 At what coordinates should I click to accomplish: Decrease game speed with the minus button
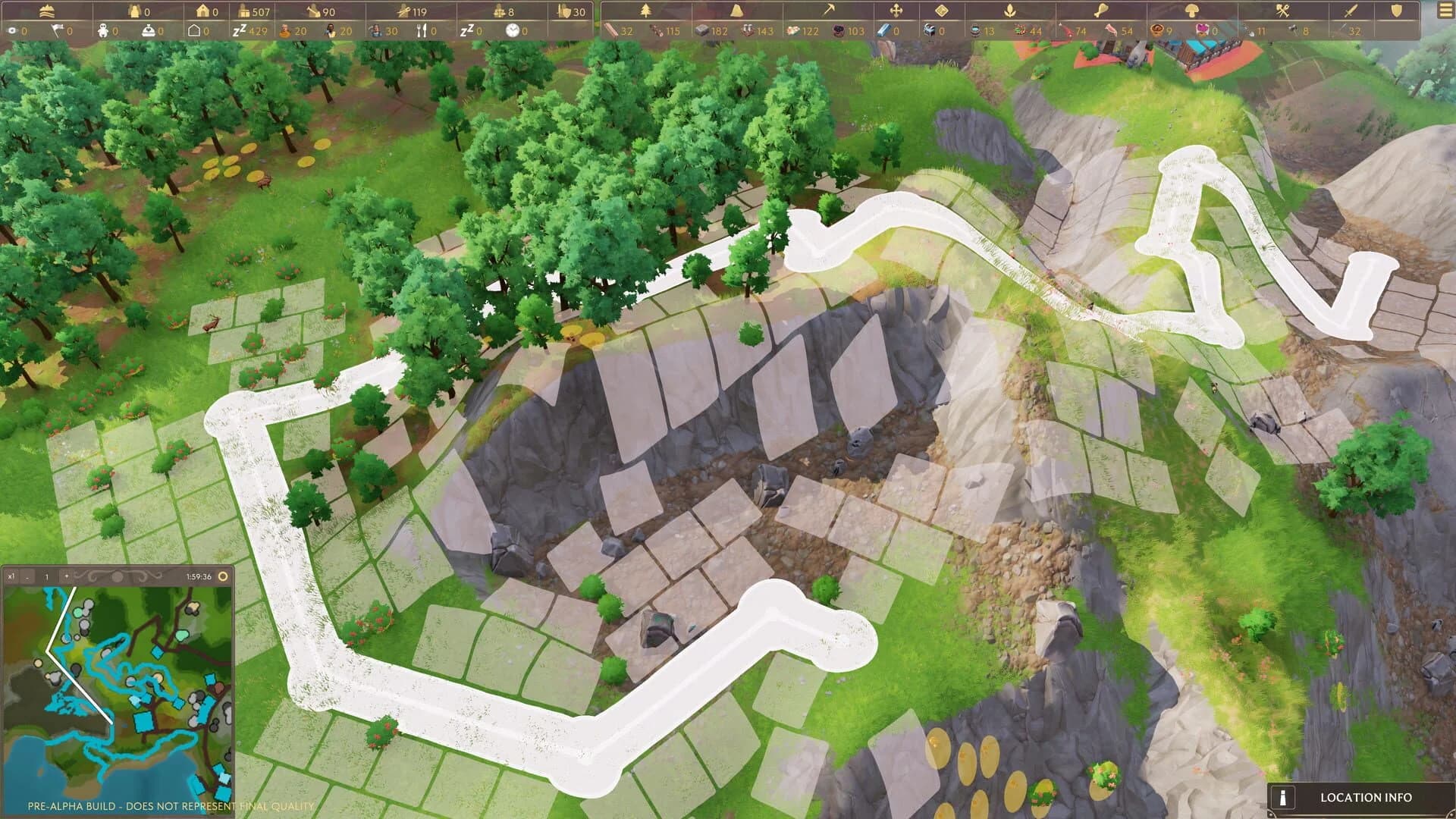[27, 577]
